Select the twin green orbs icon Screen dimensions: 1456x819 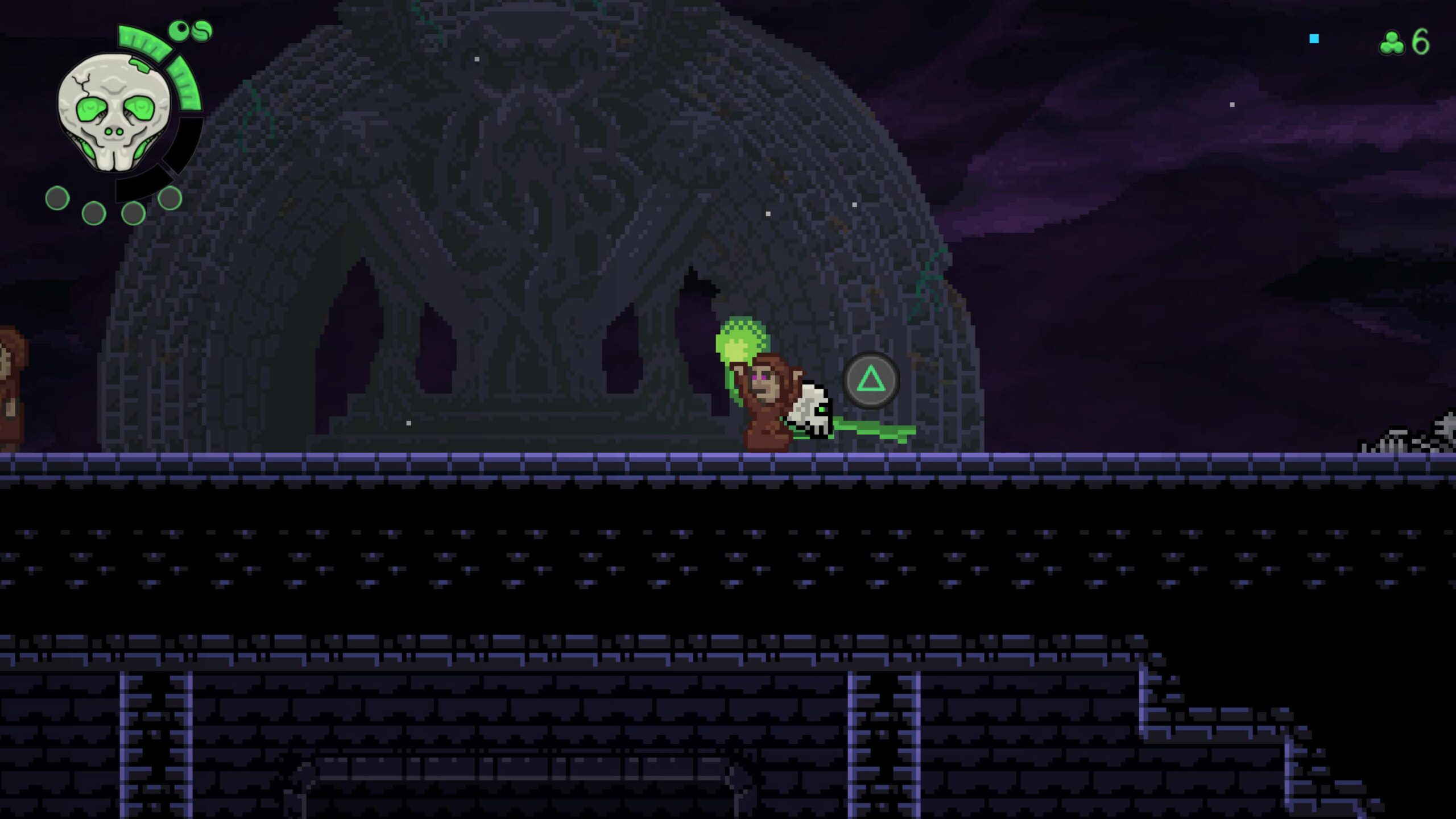point(191,31)
